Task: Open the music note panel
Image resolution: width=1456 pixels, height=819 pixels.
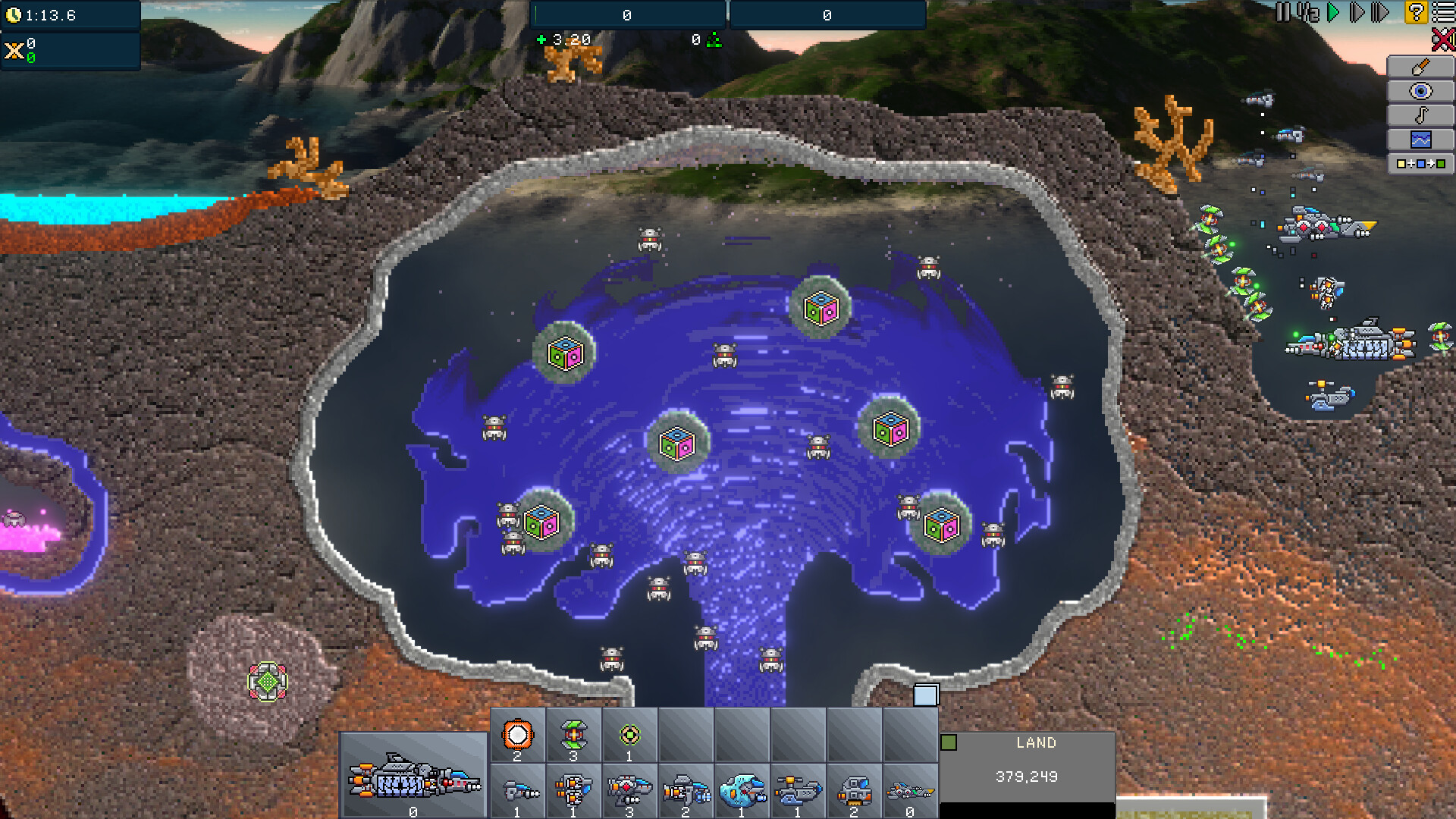Action: coord(1420,115)
